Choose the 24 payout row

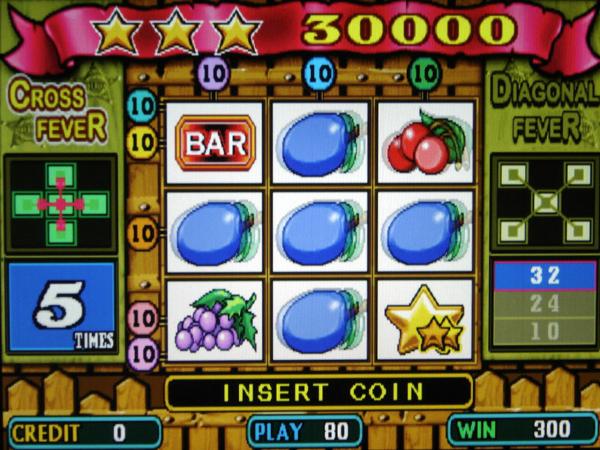coord(544,304)
